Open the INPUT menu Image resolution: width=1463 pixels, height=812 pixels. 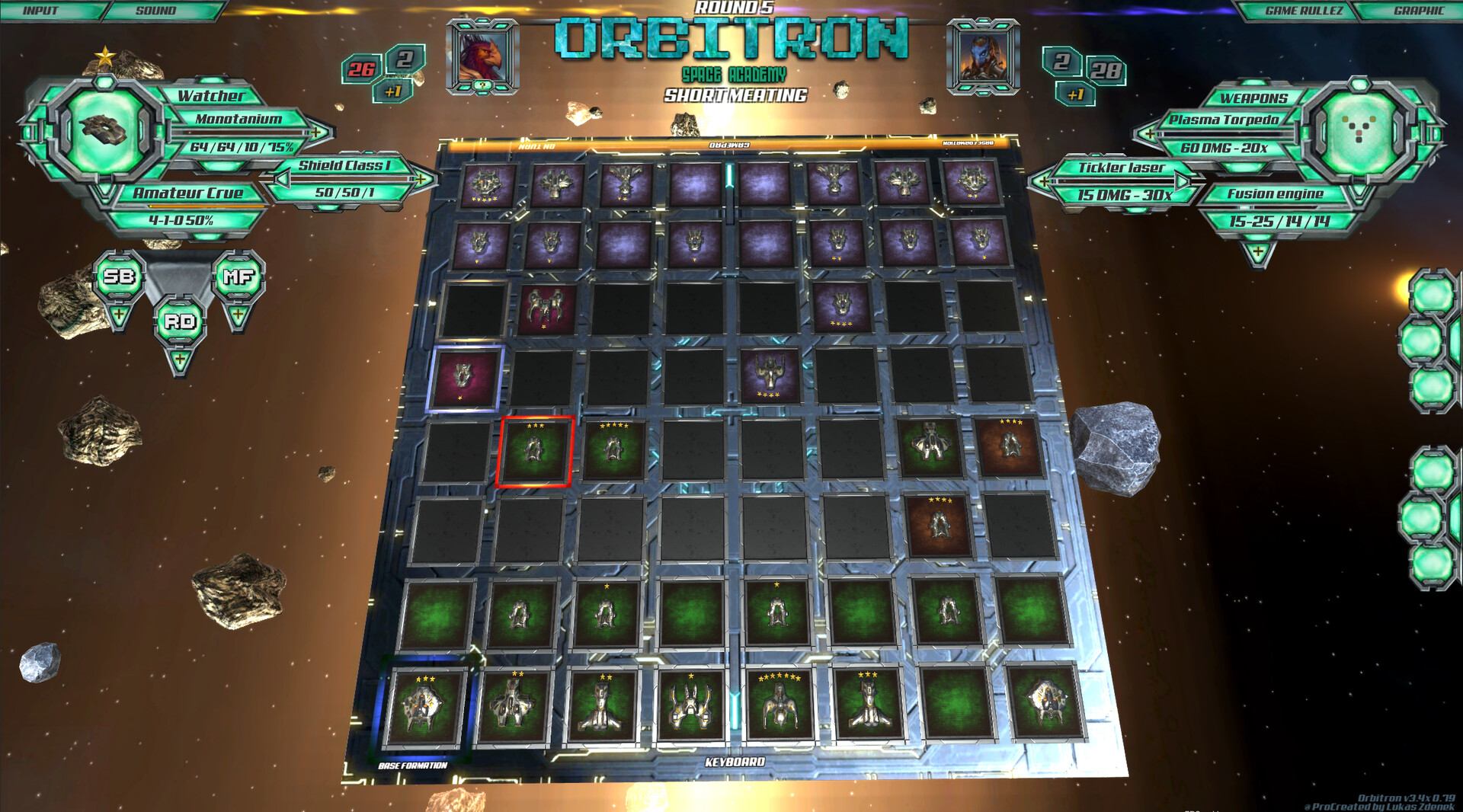(x=42, y=10)
